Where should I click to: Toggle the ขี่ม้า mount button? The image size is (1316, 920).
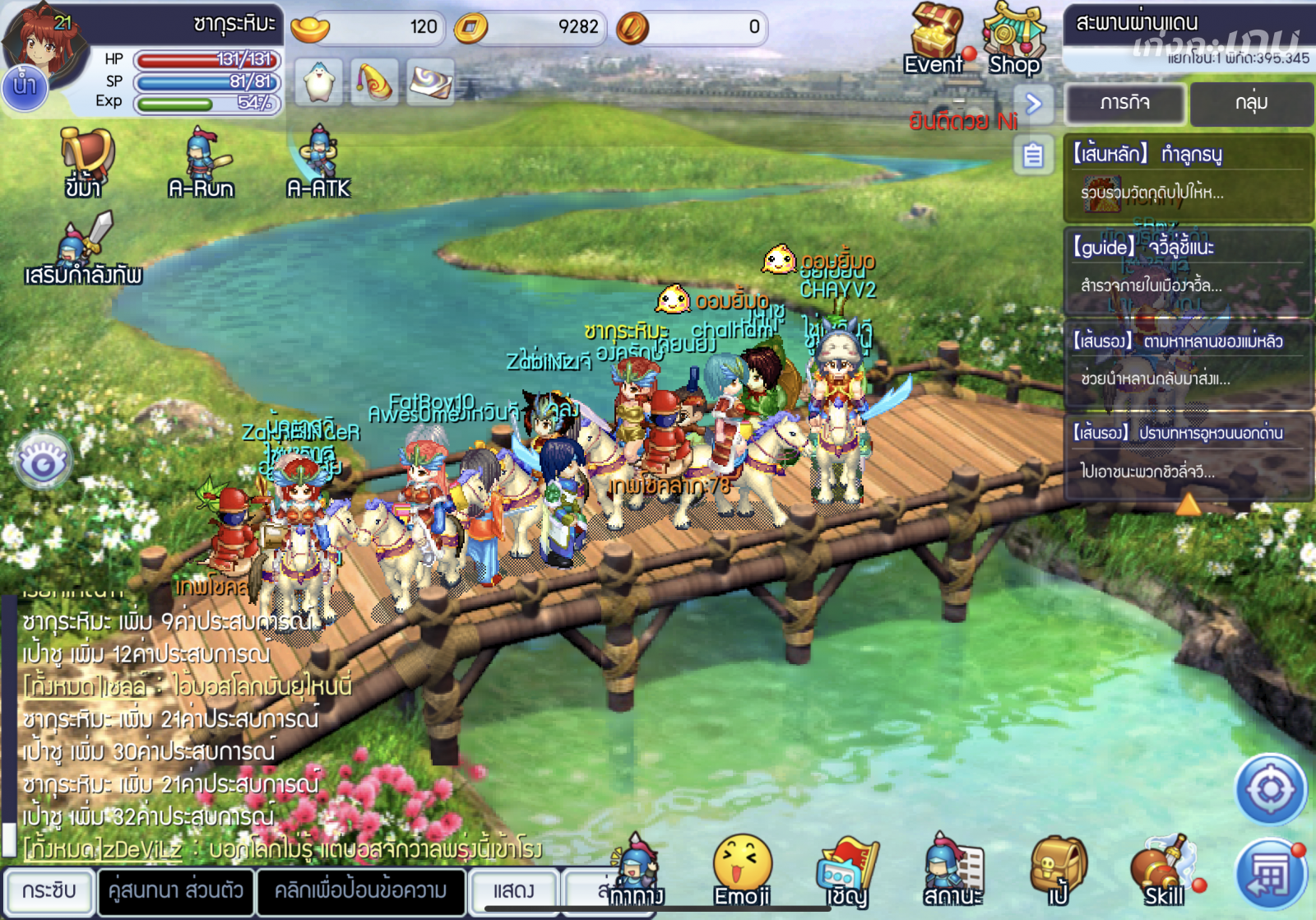tap(84, 162)
